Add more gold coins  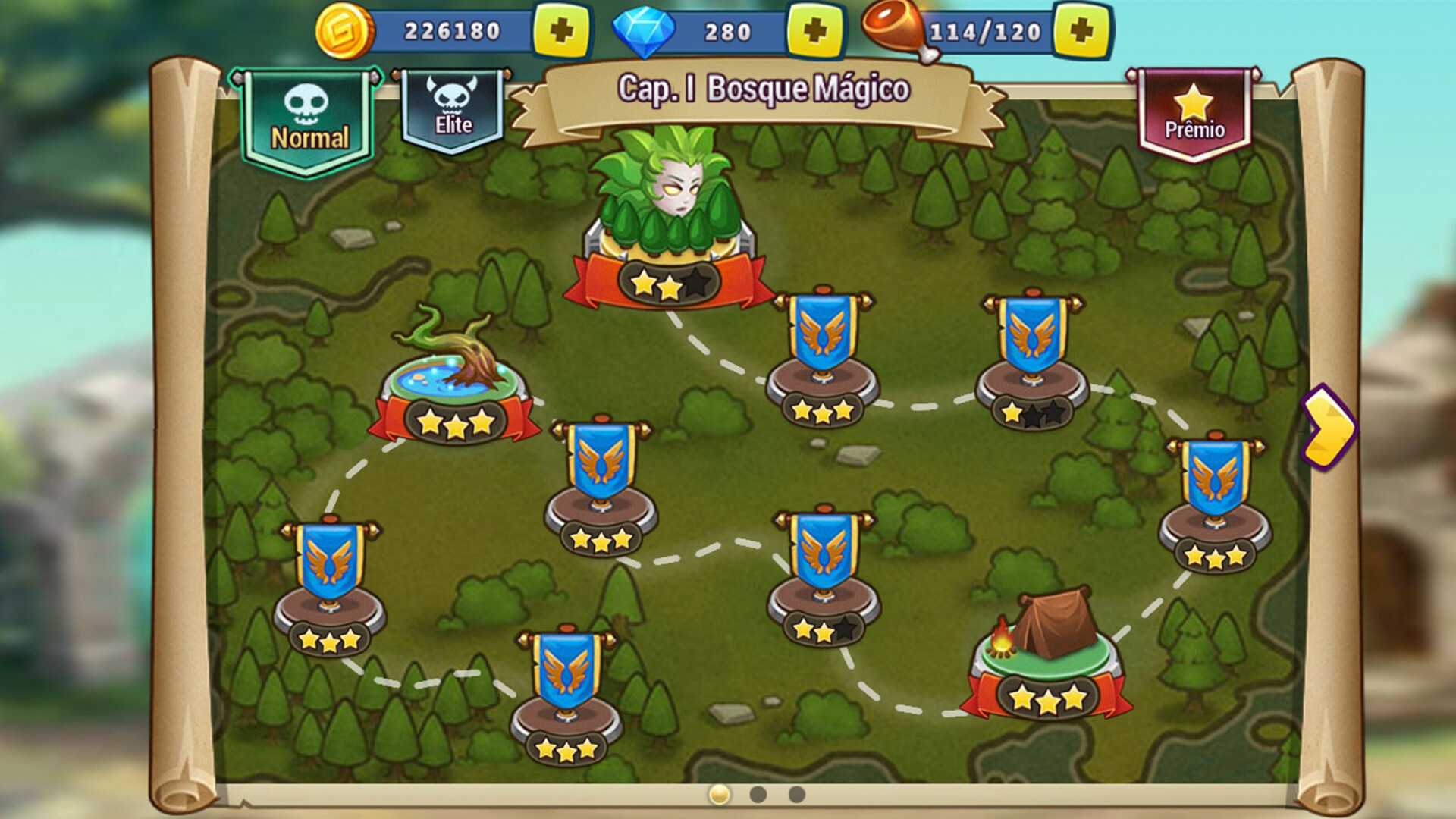point(562,31)
